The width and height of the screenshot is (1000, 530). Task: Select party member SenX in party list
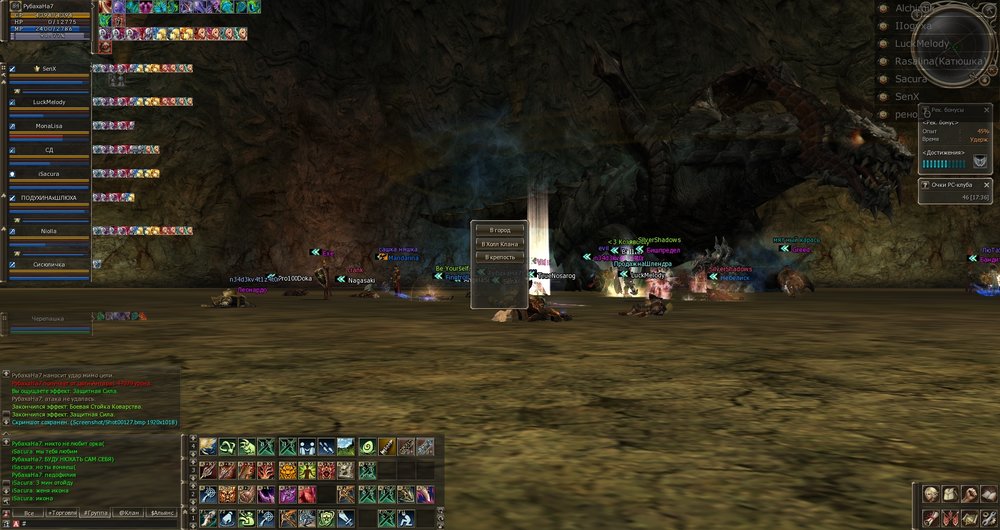48,68
